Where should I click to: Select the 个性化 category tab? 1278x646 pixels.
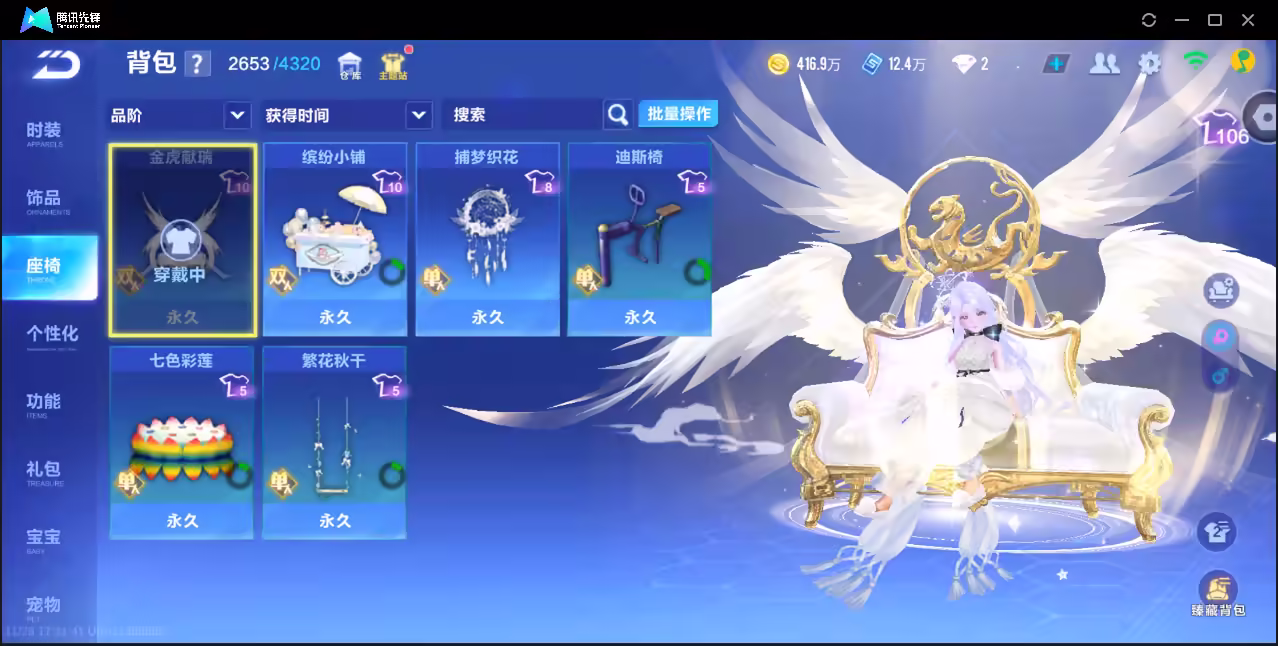click(x=51, y=335)
